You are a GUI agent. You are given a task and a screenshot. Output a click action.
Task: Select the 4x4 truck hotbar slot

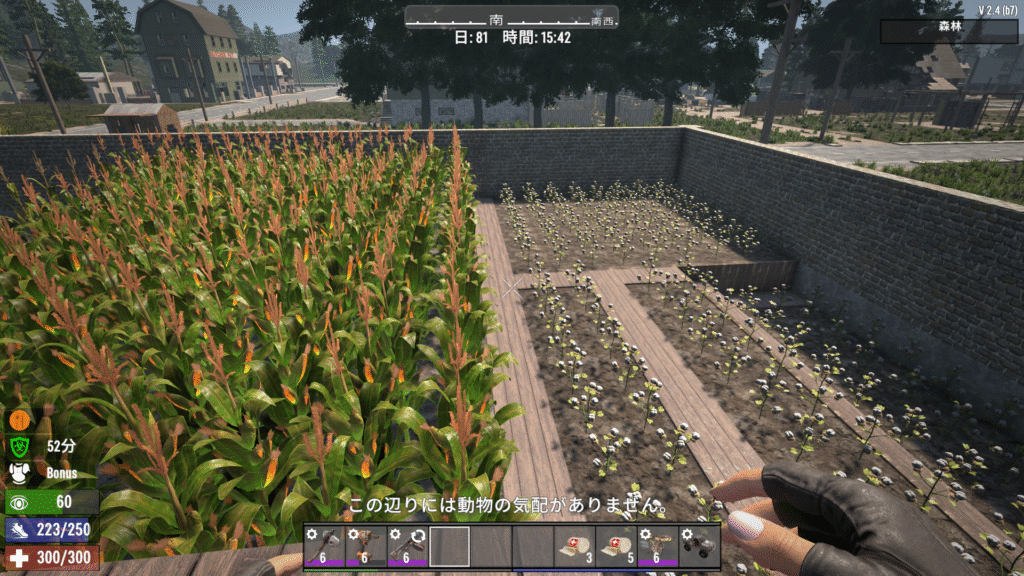(x=699, y=547)
